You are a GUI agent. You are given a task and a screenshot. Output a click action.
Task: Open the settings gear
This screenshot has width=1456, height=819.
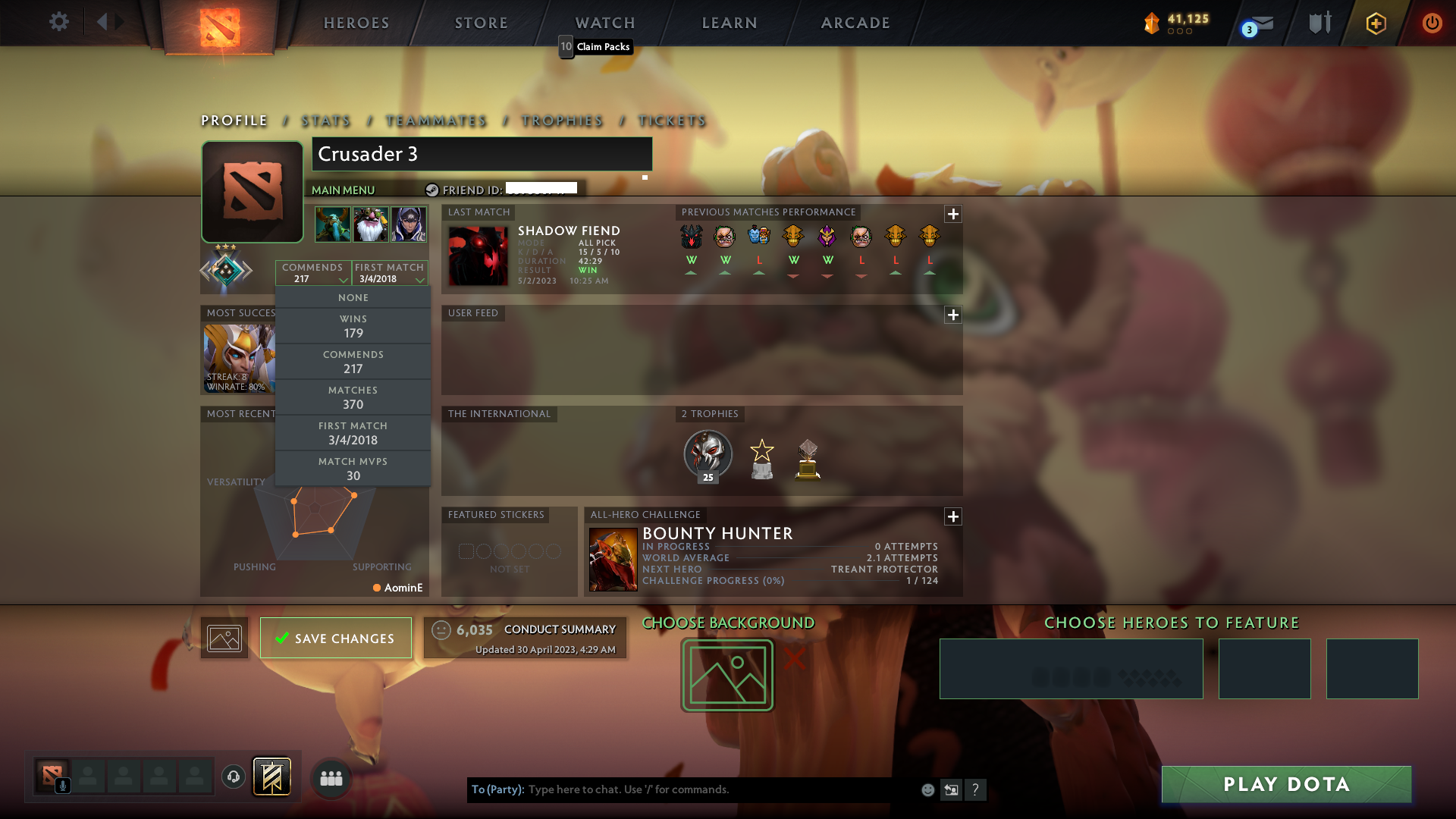[x=59, y=22]
